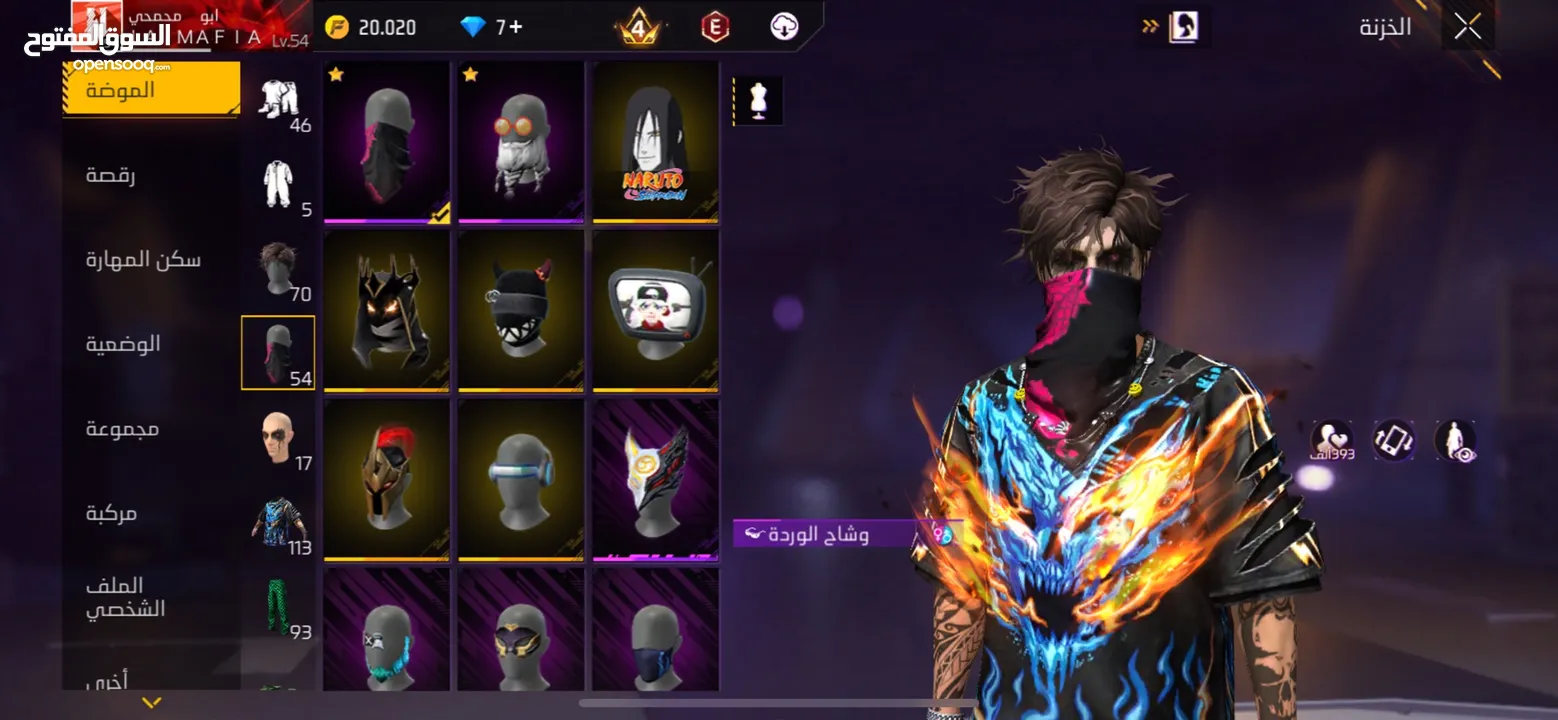Image resolution: width=1558 pixels, height=720 pixels.
Task: Pick the orange-goggles bearded mask
Action: [x=521, y=142]
